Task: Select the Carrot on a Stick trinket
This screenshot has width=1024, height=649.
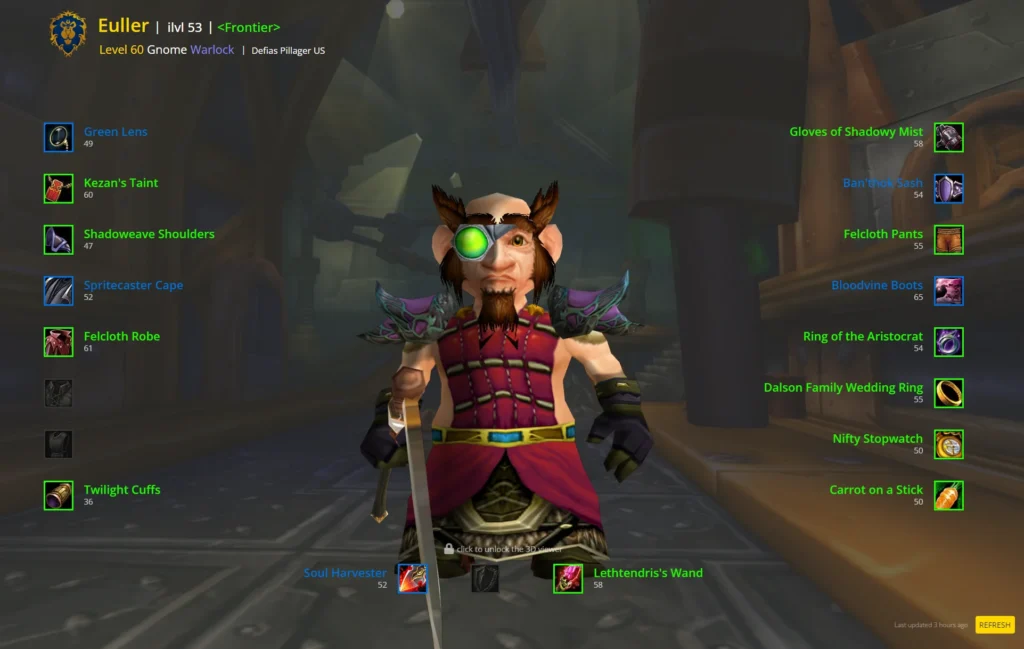Action: pos(948,495)
